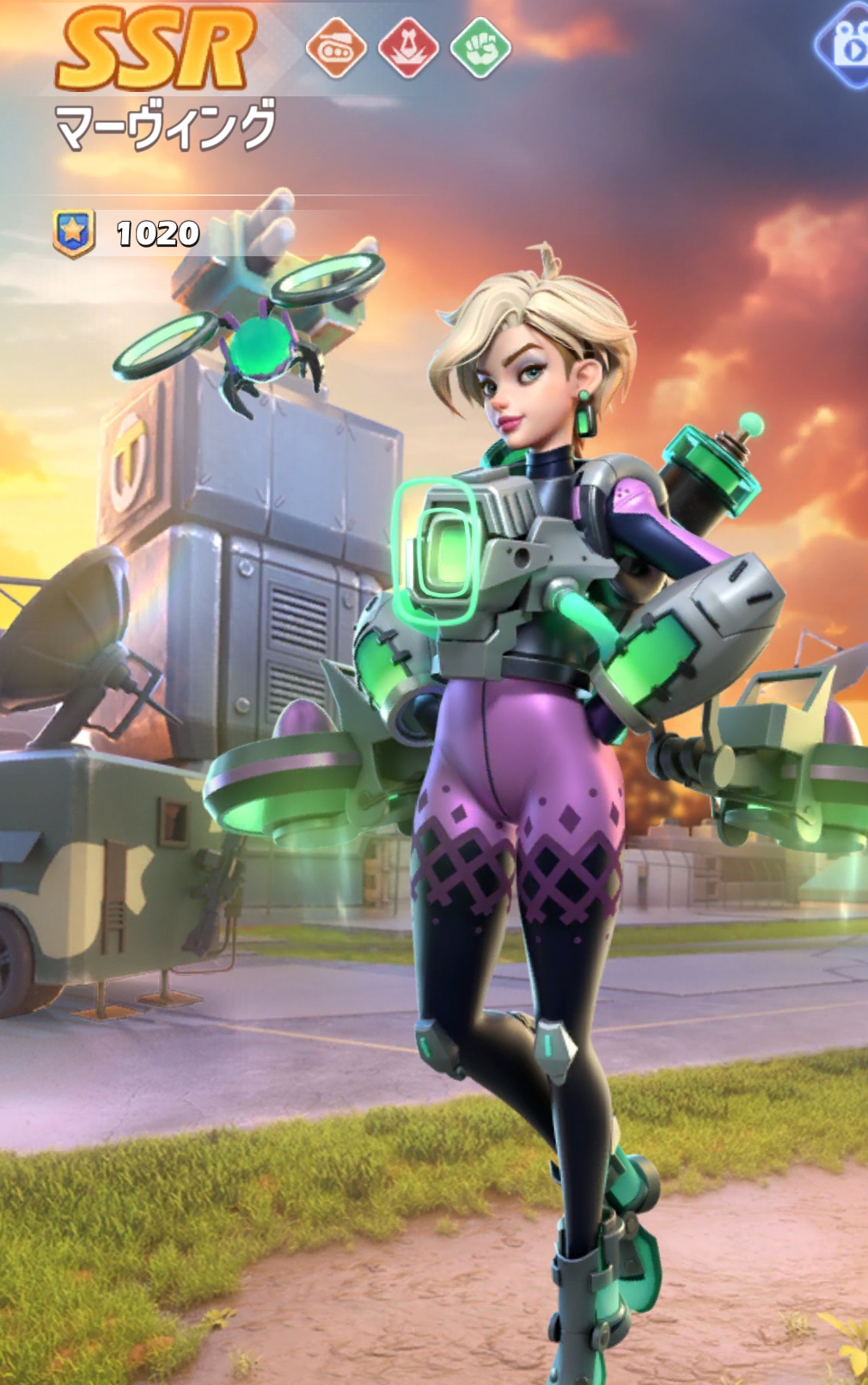Tap the blue star shield power badge

(x=74, y=233)
